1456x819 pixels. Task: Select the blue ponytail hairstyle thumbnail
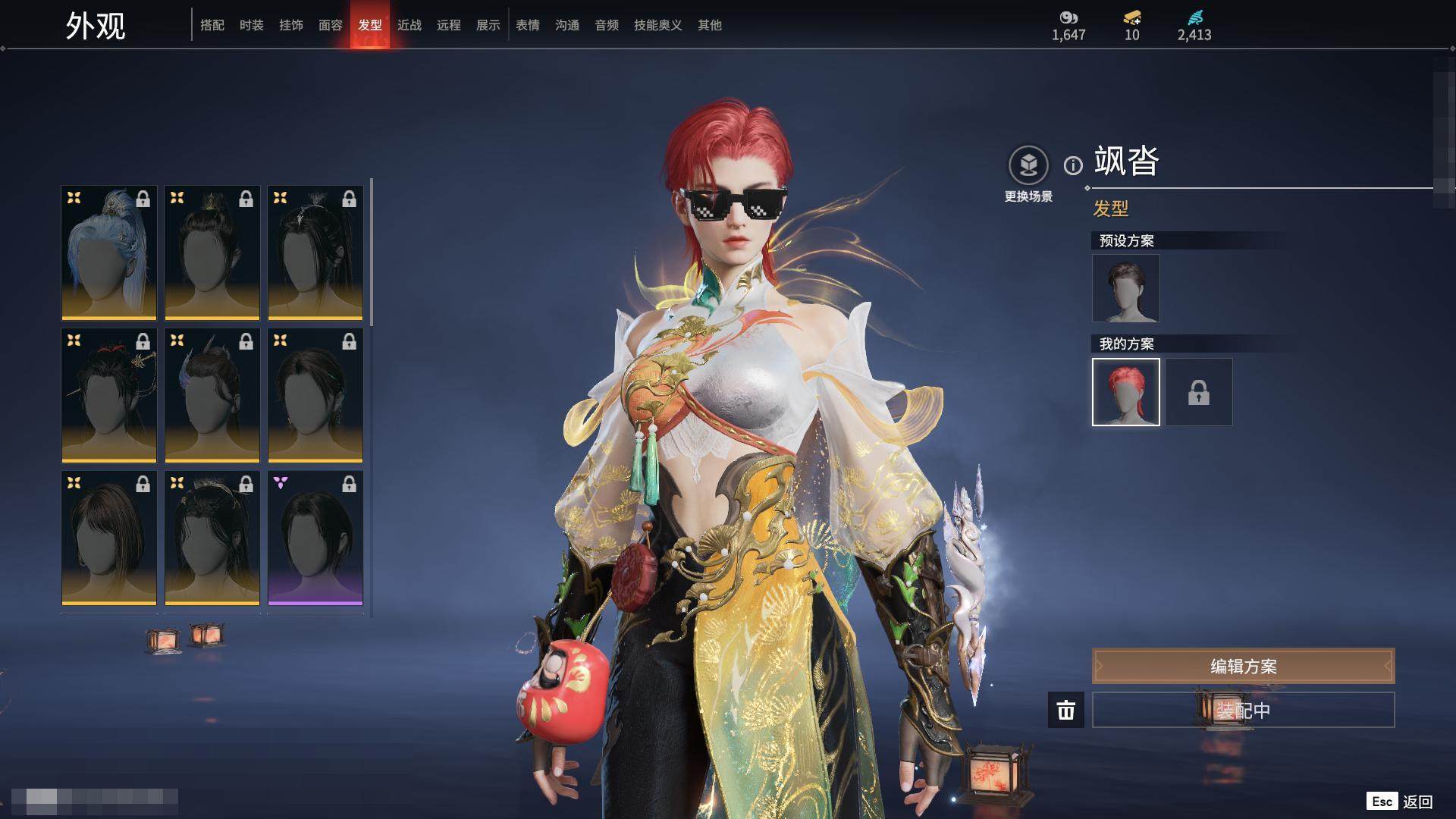(109, 253)
